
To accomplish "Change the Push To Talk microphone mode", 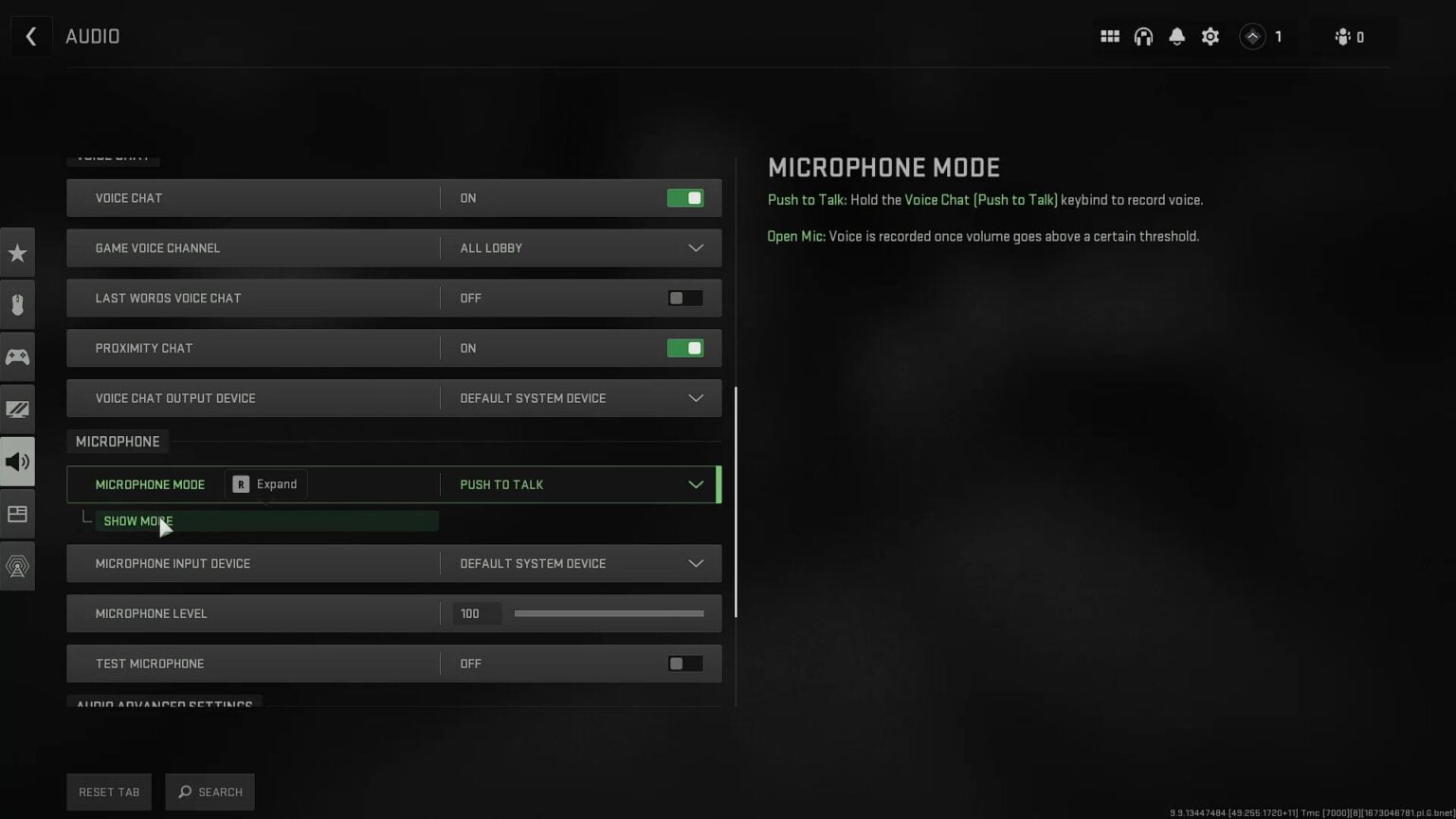I will (x=580, y=484).
